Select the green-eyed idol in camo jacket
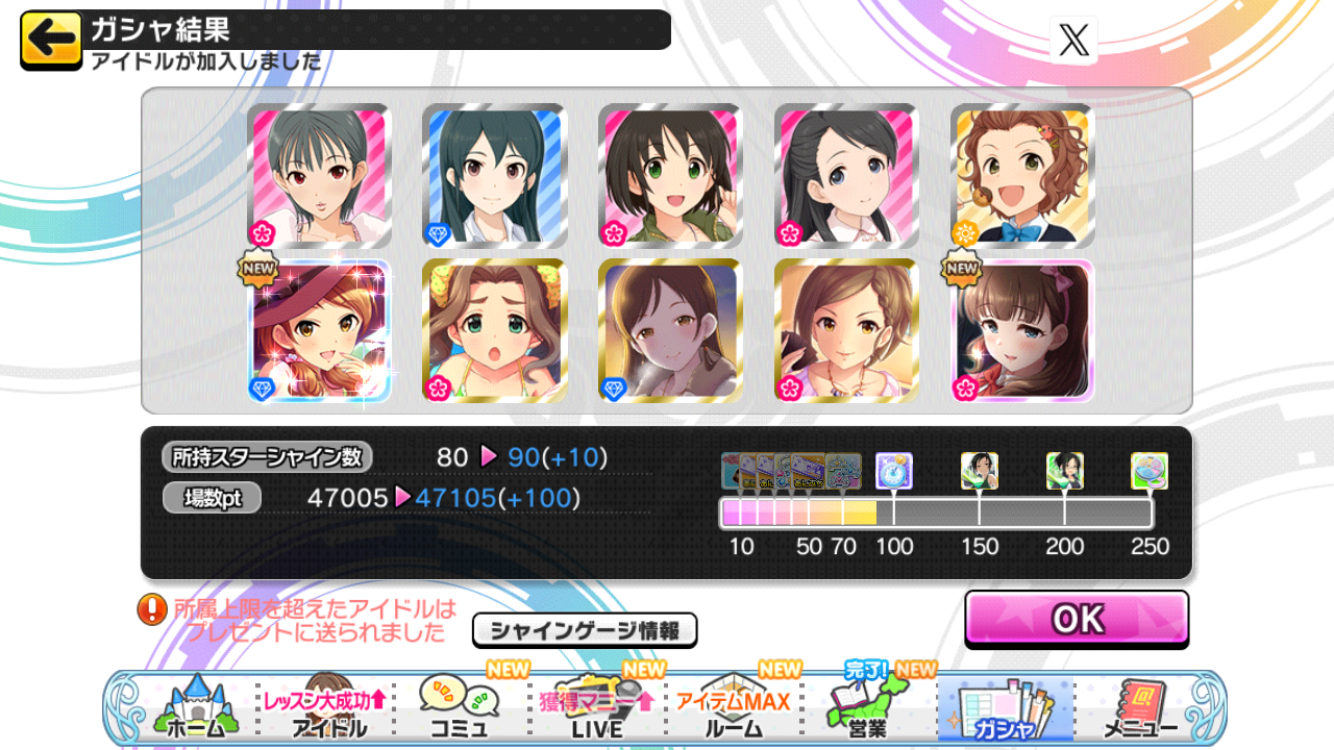The height and width of the screenshot is (750, 1334). (x=671, y=176)
